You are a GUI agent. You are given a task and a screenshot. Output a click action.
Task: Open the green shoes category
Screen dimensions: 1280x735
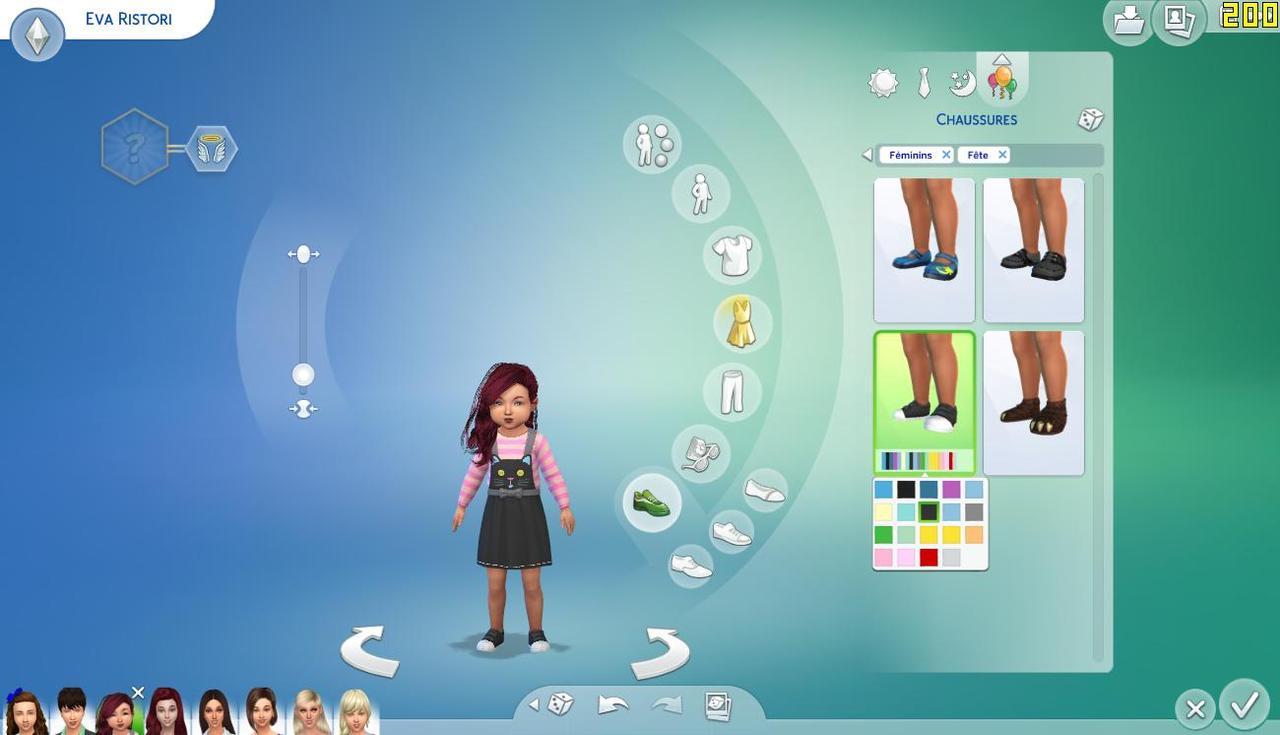click(652, 502)
